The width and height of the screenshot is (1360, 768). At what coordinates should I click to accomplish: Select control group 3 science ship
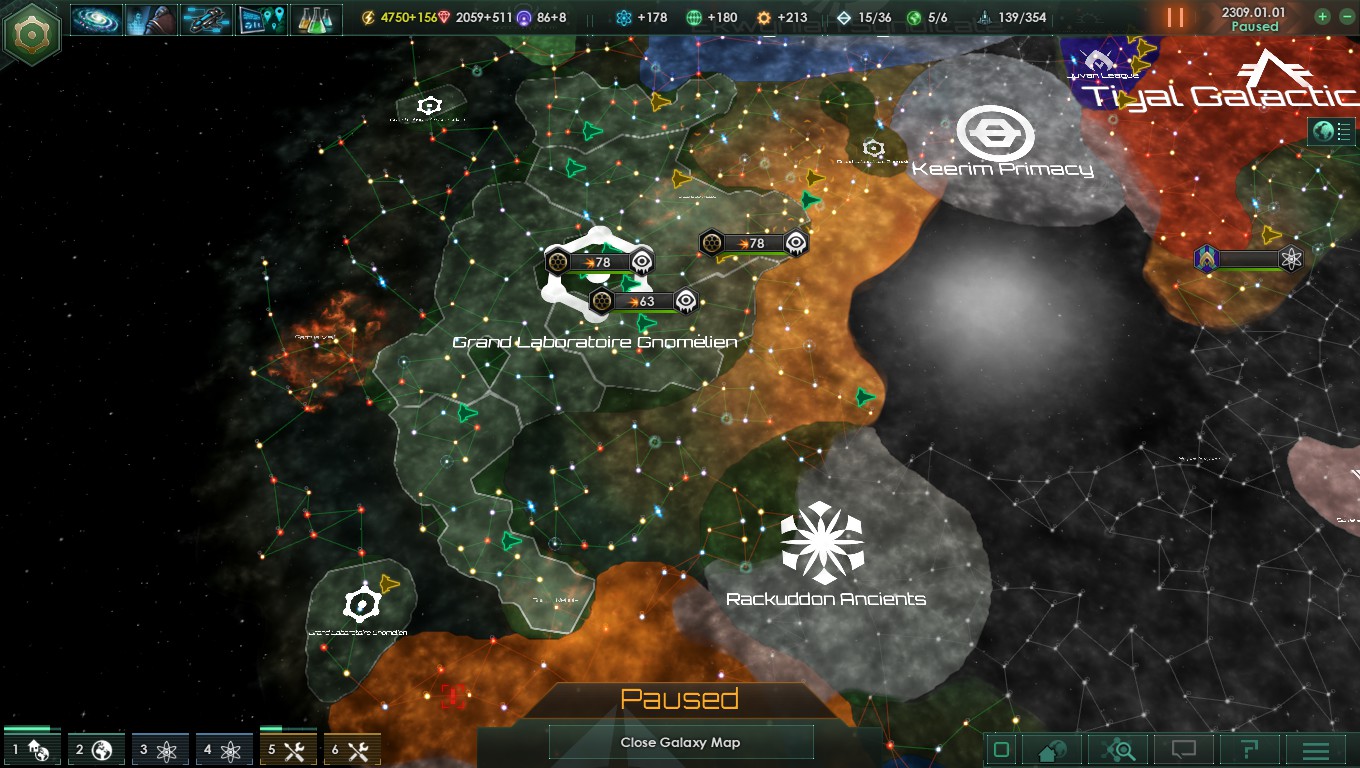(160, 749)
